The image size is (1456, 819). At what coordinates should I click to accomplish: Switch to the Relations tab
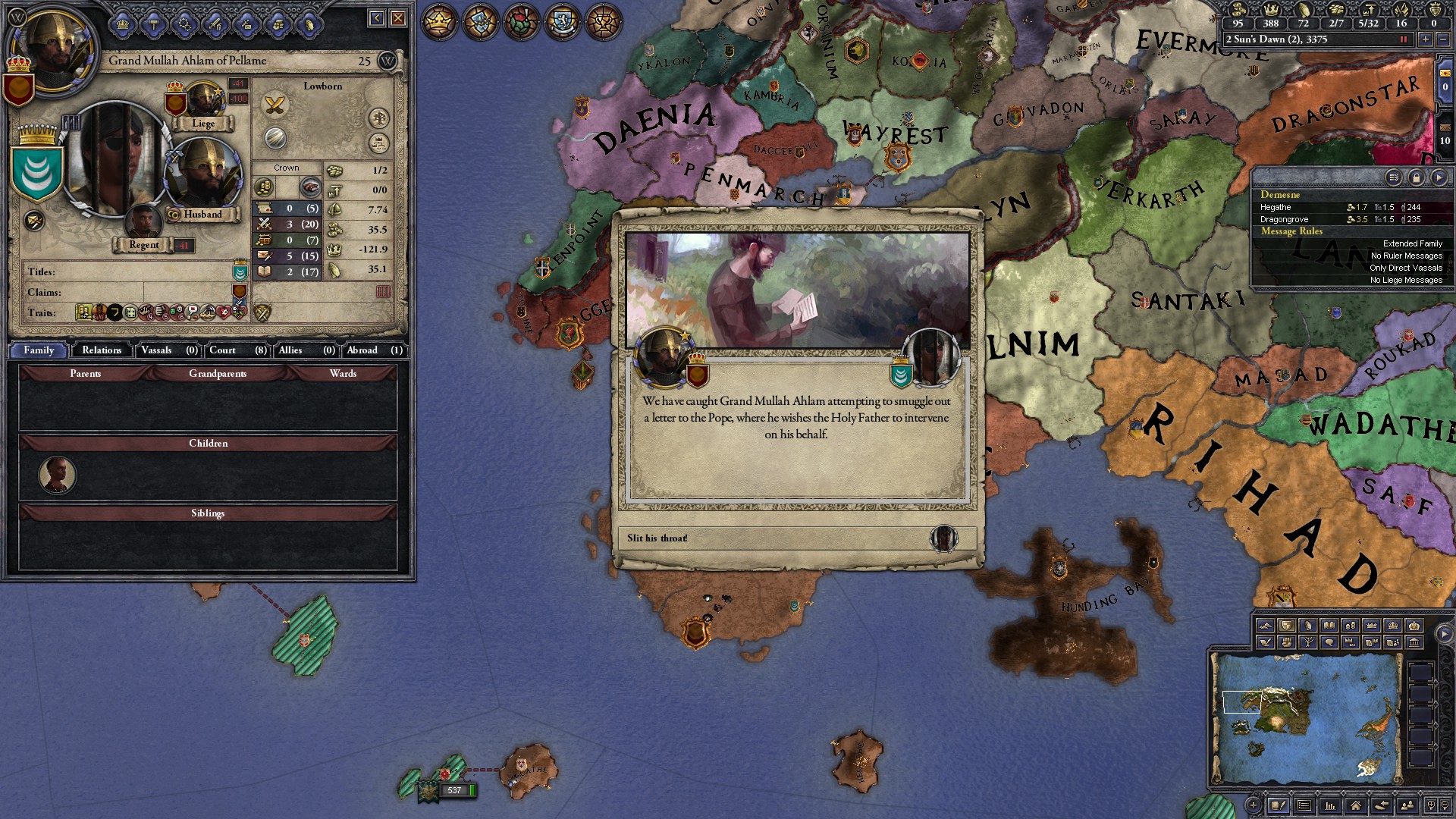(x=102, y=350)
